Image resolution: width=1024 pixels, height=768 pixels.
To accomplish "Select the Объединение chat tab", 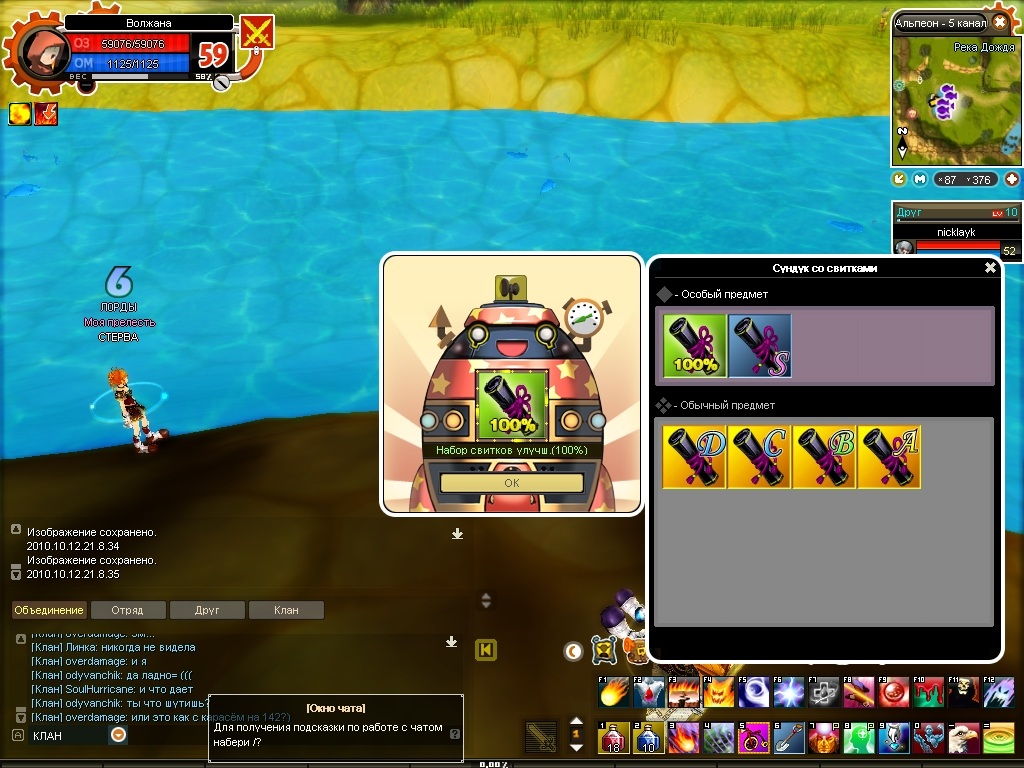I will pyautogui.click(x=49, y=610).
